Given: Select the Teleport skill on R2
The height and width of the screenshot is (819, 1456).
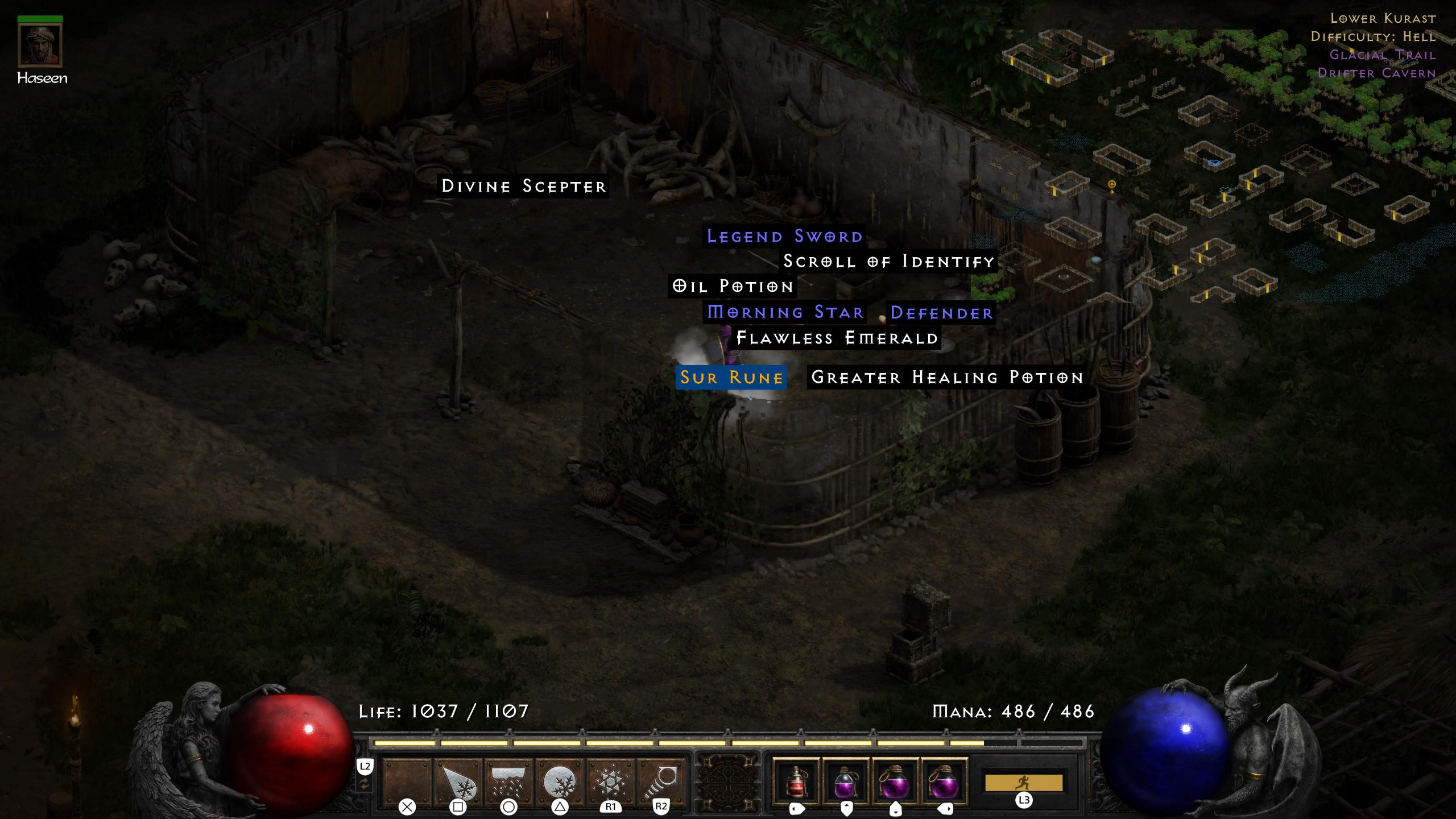Looking at the screenshot, I should point(663,779).
